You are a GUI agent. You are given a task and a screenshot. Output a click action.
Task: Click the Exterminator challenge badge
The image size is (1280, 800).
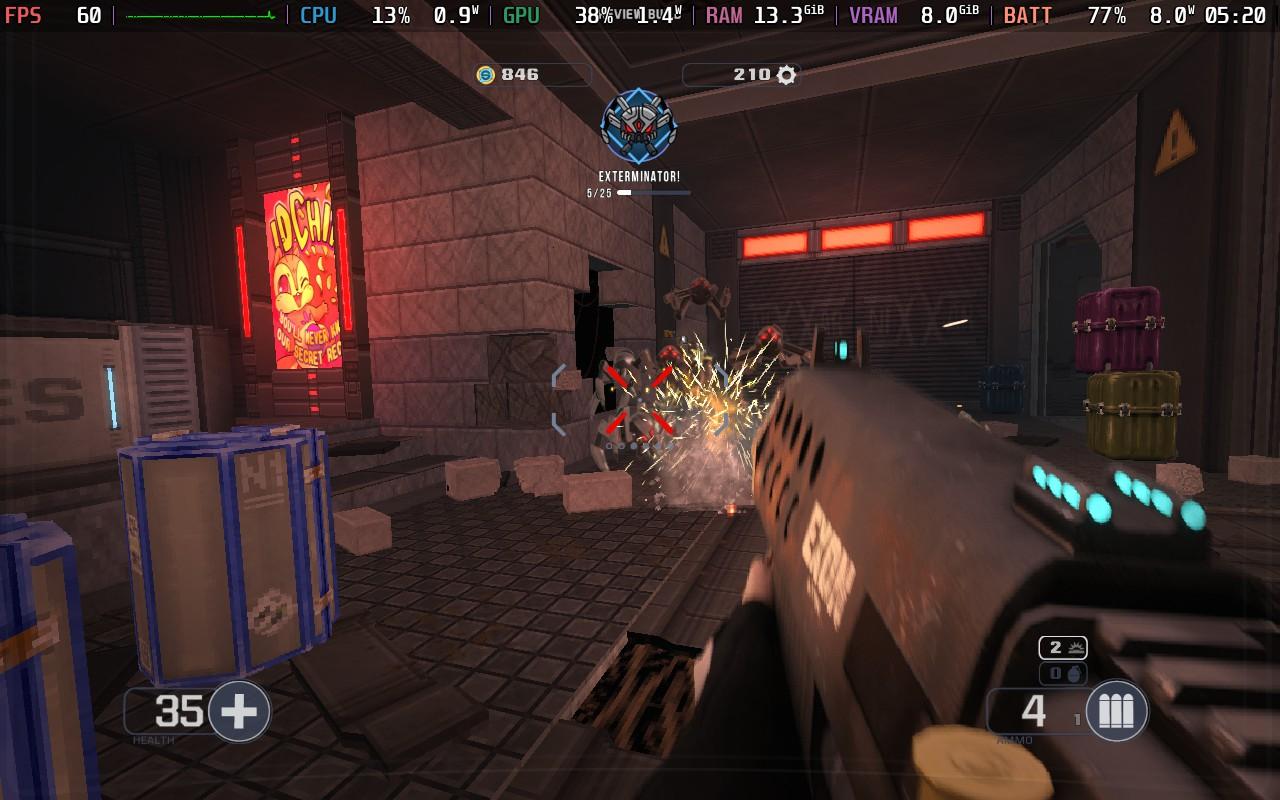coord(639,127)
